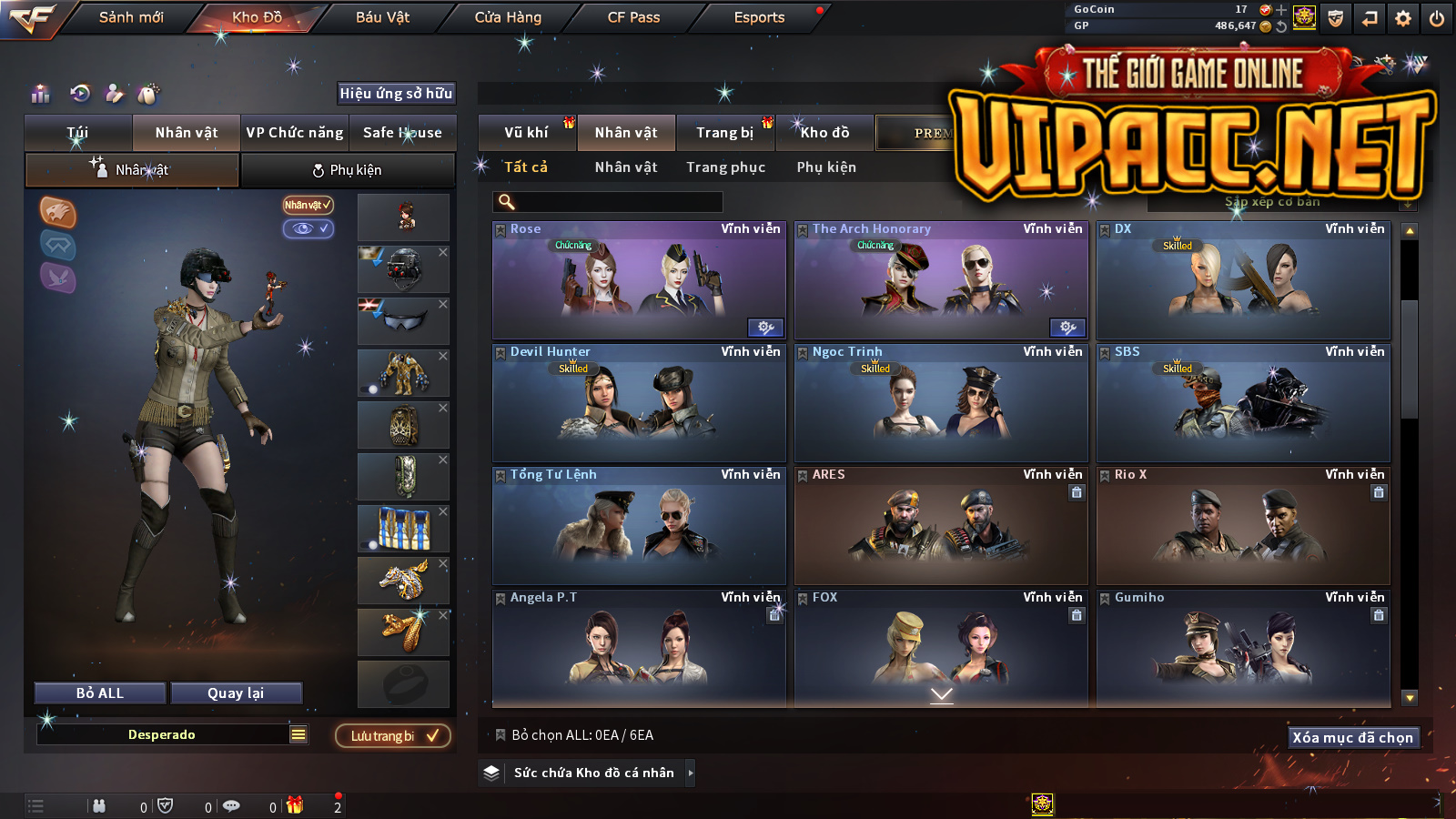Click the Quay lại button

click(236, 693)
